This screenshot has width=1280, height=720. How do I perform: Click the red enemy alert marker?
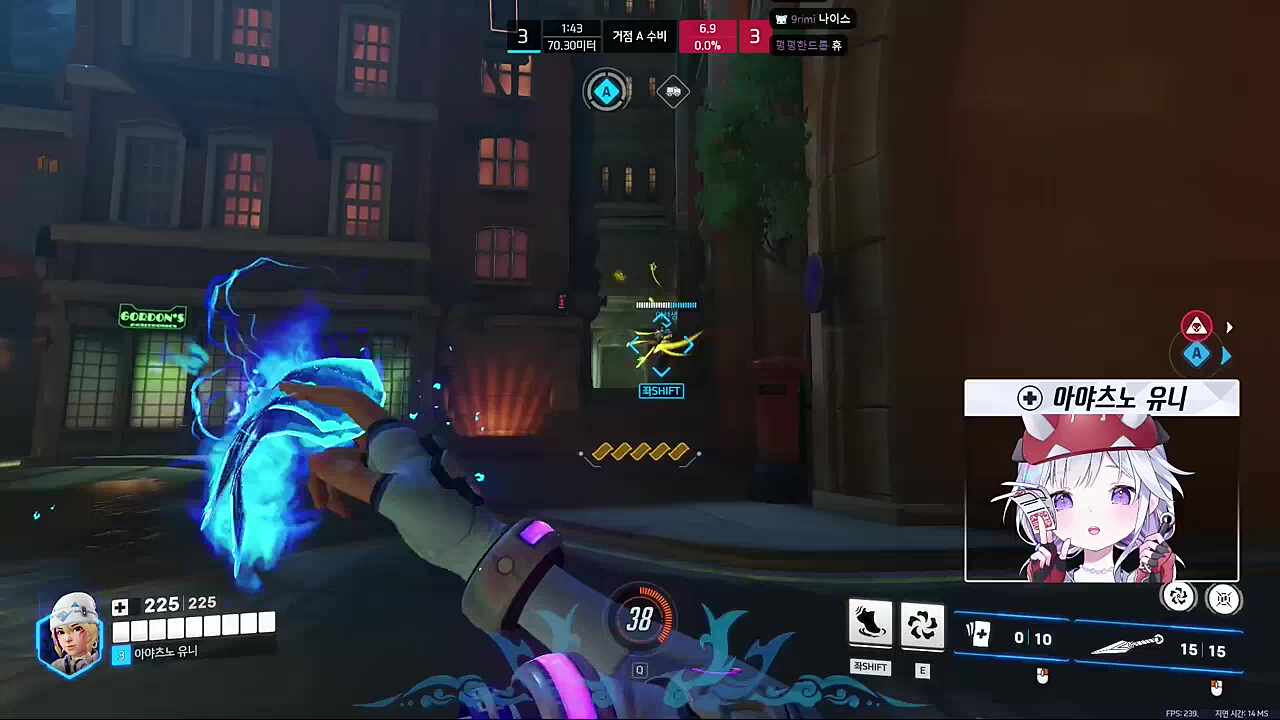tap(1196, 326)
